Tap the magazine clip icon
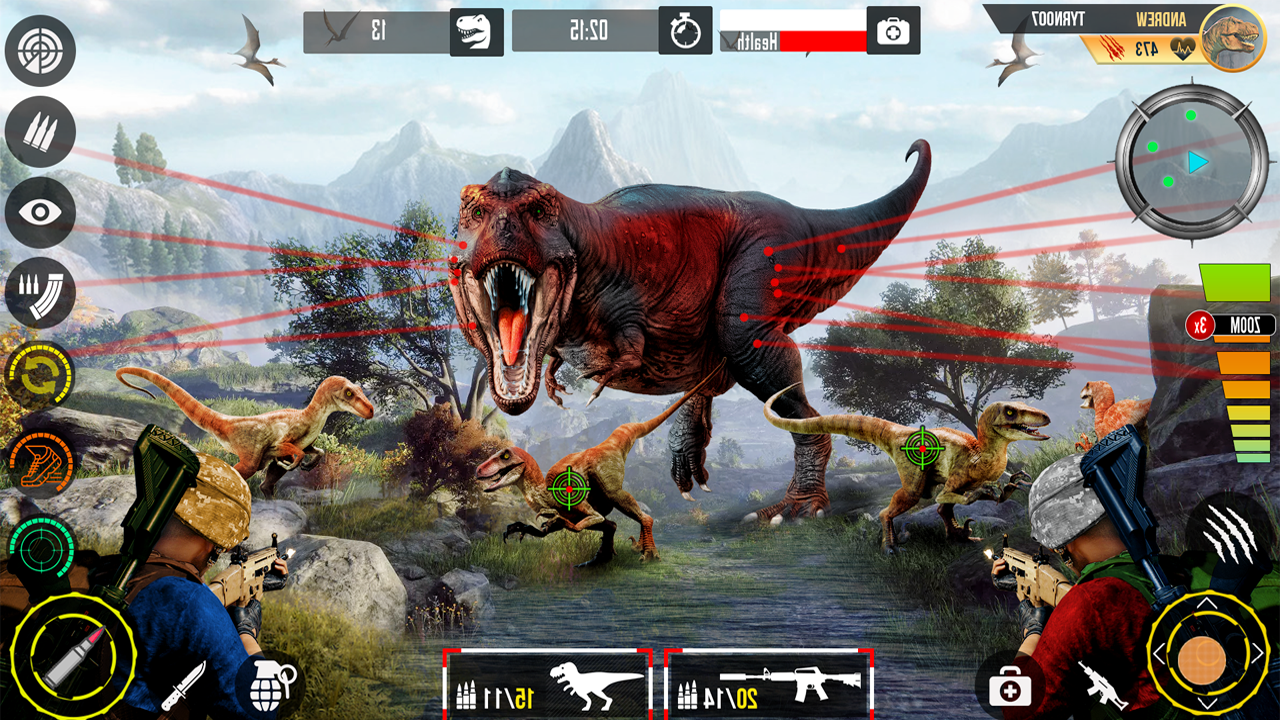Image resolution: width=1280 pixels, height=720 pixels. pyautogui.click(x=40, y=293)
